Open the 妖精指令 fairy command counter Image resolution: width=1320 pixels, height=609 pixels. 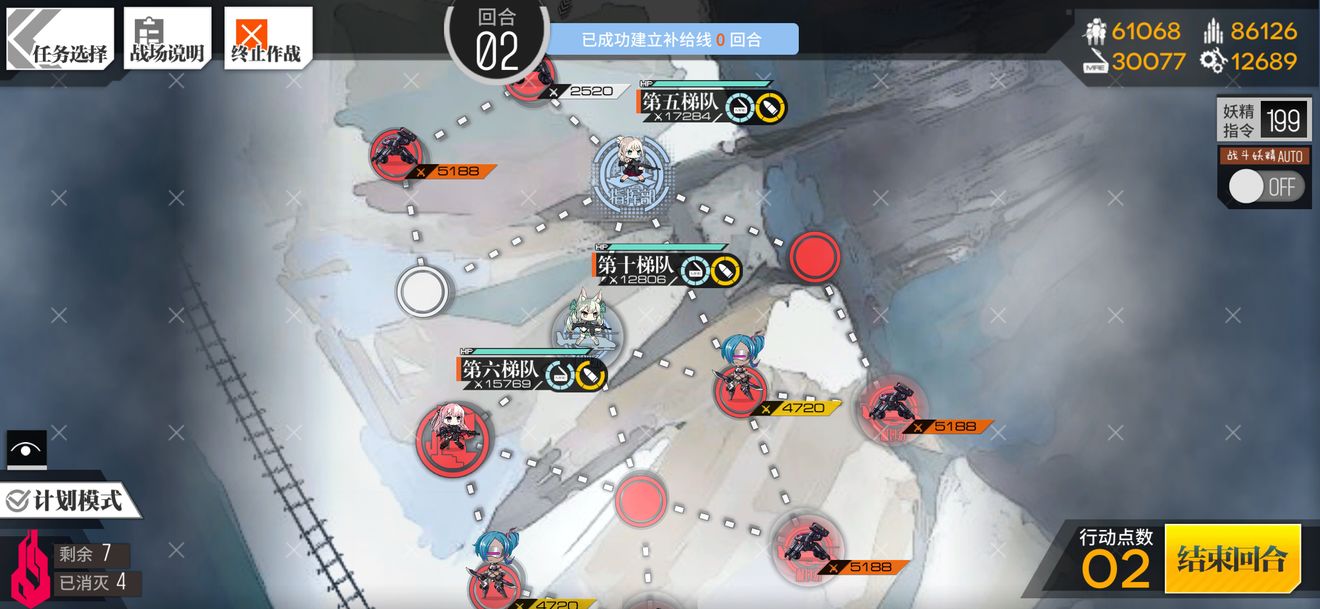pos(1263,121)
